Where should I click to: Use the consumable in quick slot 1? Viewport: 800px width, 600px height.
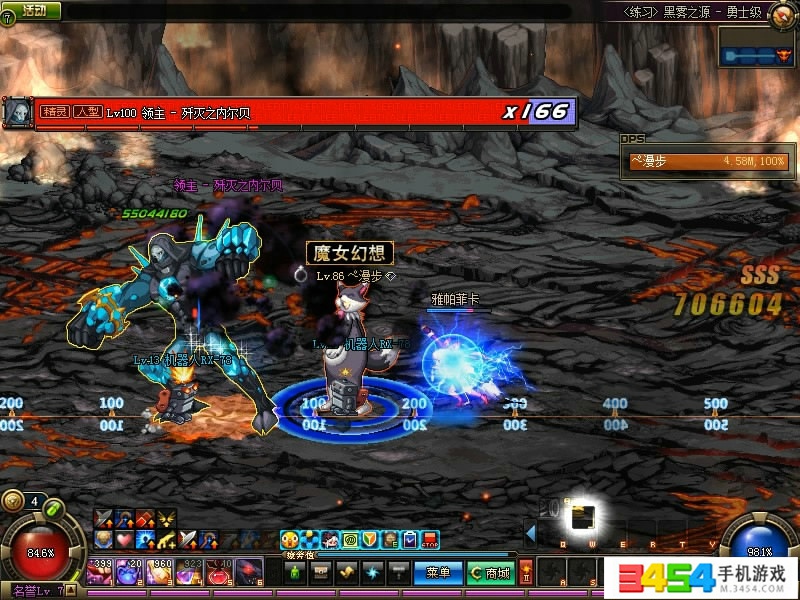click(x=101, y=573)
